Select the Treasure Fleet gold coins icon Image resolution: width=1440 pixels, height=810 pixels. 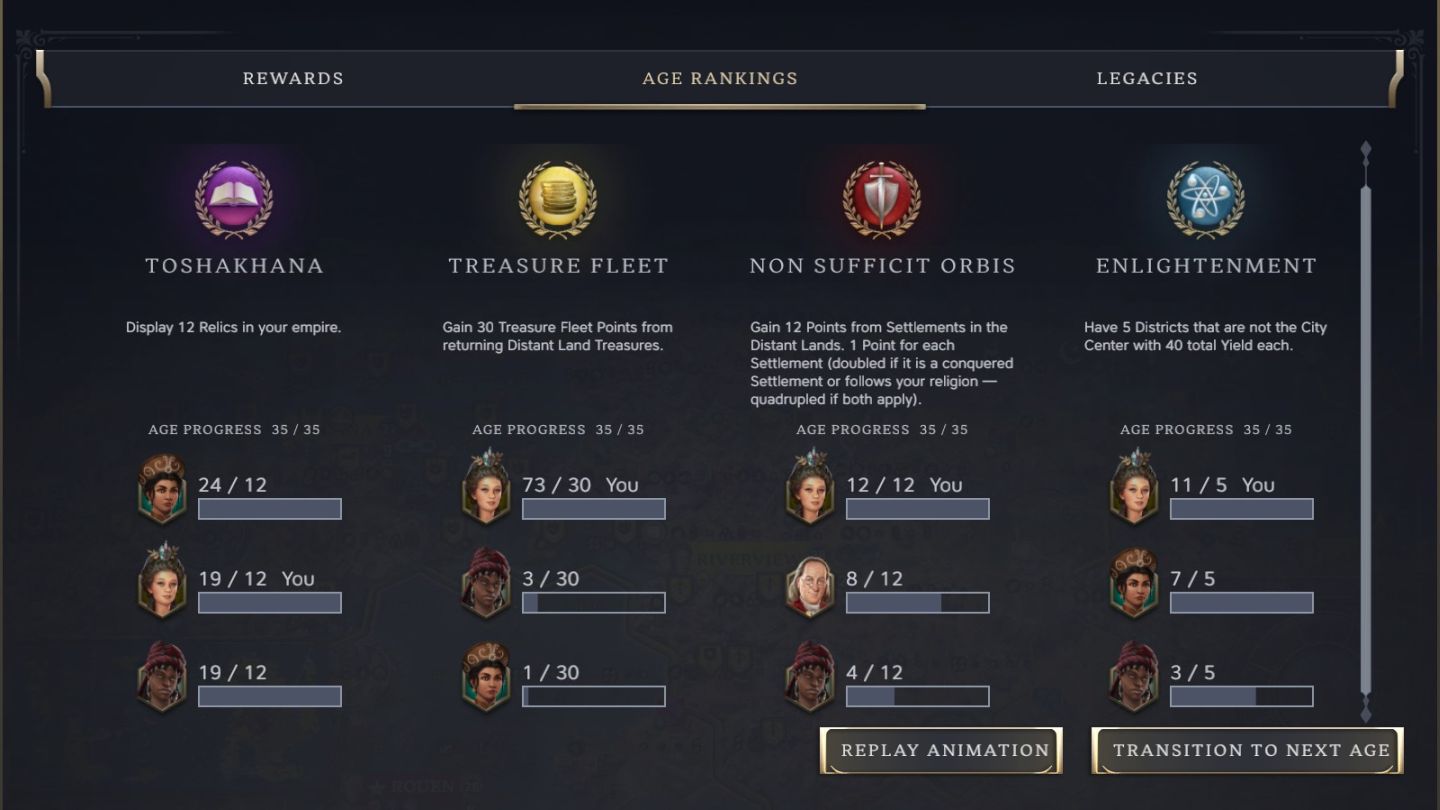[558, 199]
